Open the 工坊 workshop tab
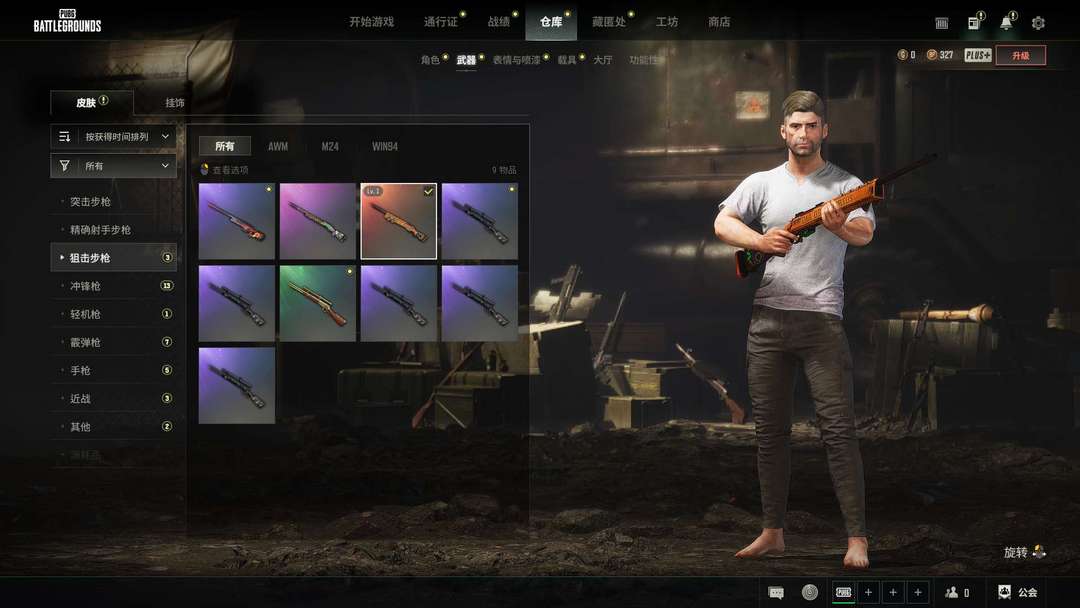Screen dimensions: 1080x608 667,22
